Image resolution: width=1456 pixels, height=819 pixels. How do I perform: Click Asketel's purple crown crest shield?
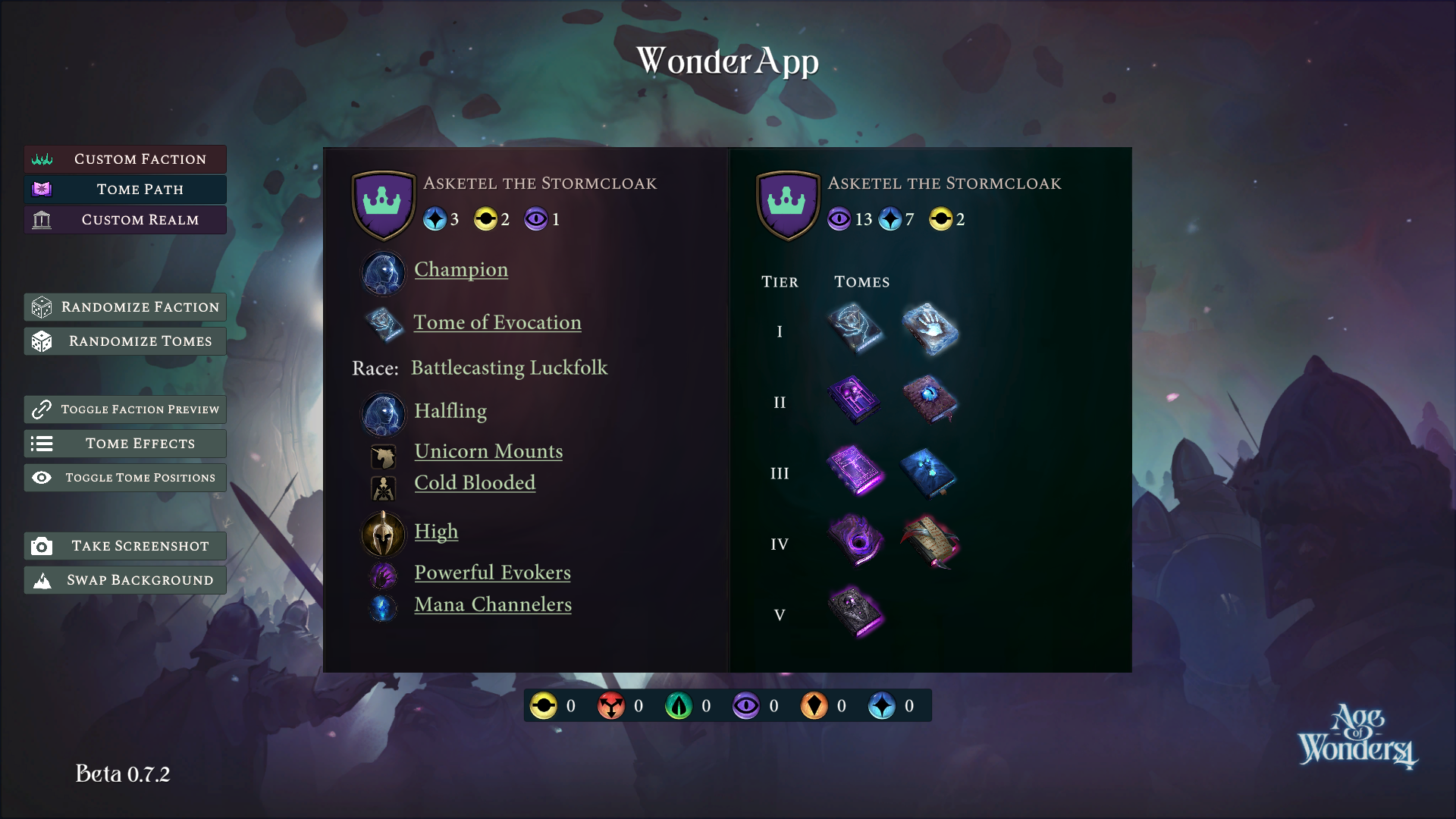pyautogui.click(x=384, y=203)
